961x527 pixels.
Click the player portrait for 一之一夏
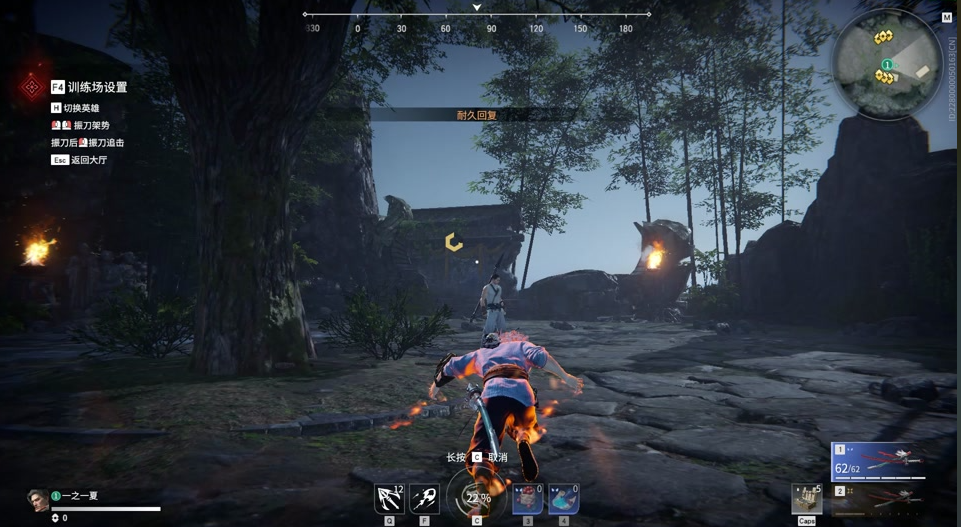37,499
